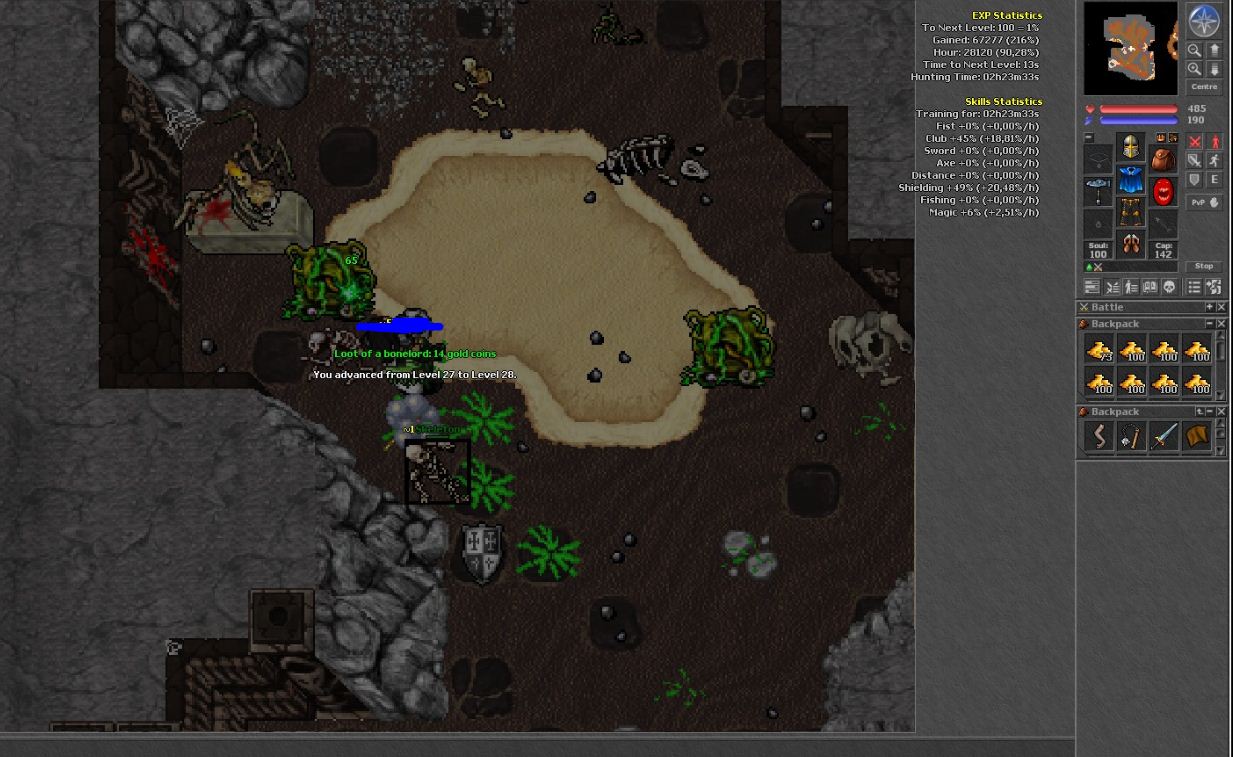Minimize the gold coin Backpack panel
1233x757 pixels.
tap(1209, 324)
